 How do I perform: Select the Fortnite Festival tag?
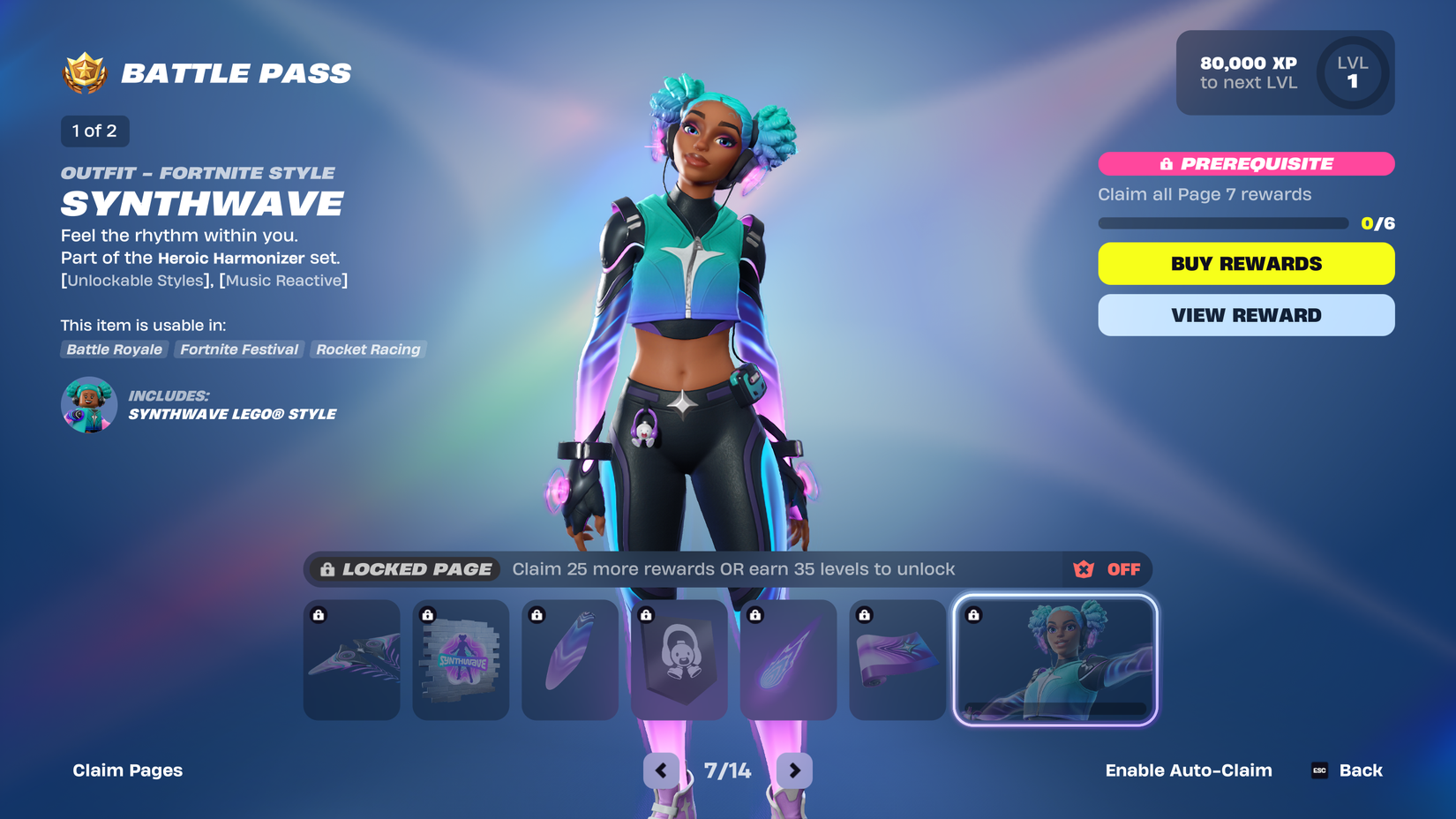(238, 349)
